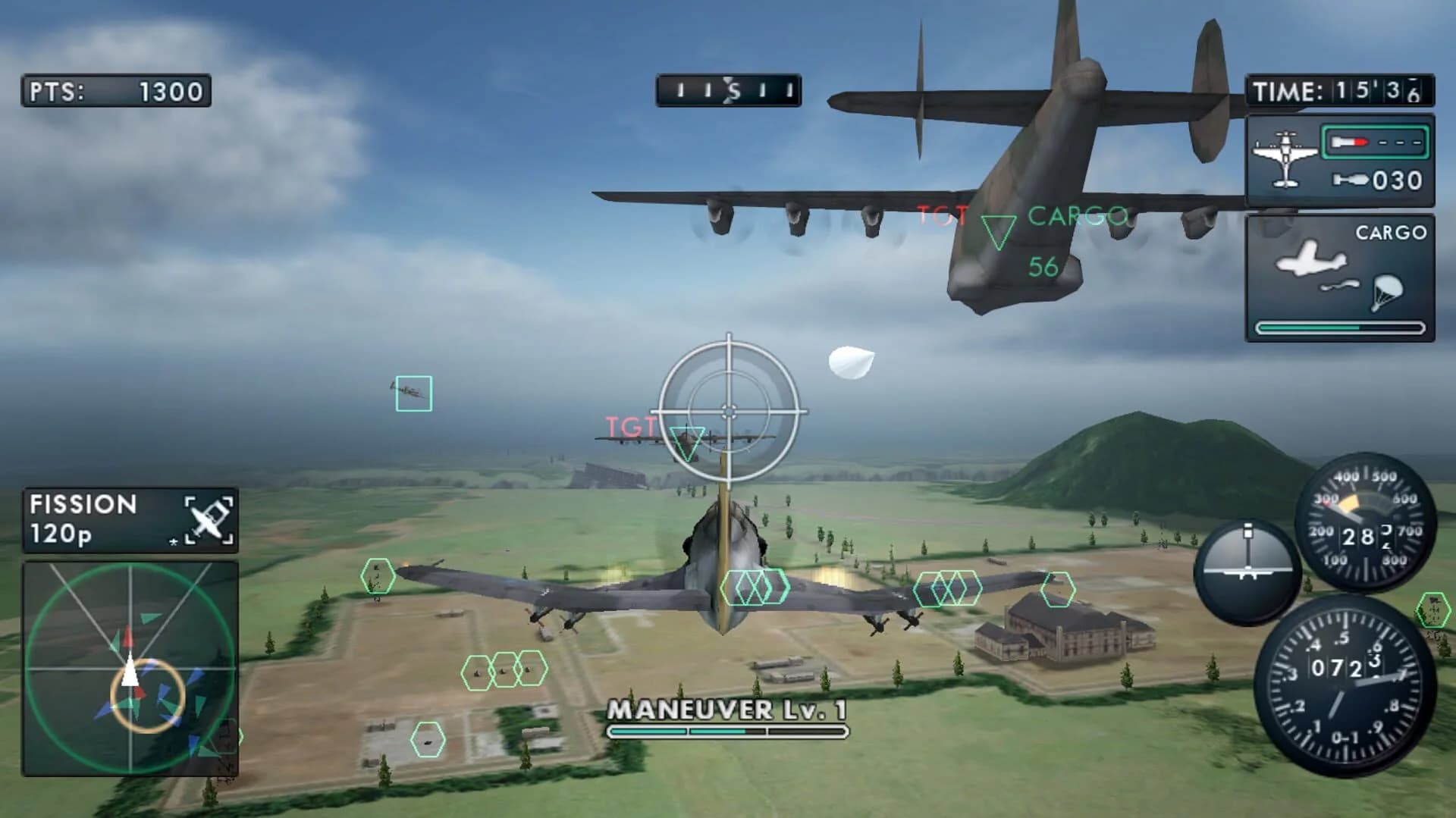Click the FISSION aircraft maneuver icon
Screen dimensions: 1456x818
(209, 519)
